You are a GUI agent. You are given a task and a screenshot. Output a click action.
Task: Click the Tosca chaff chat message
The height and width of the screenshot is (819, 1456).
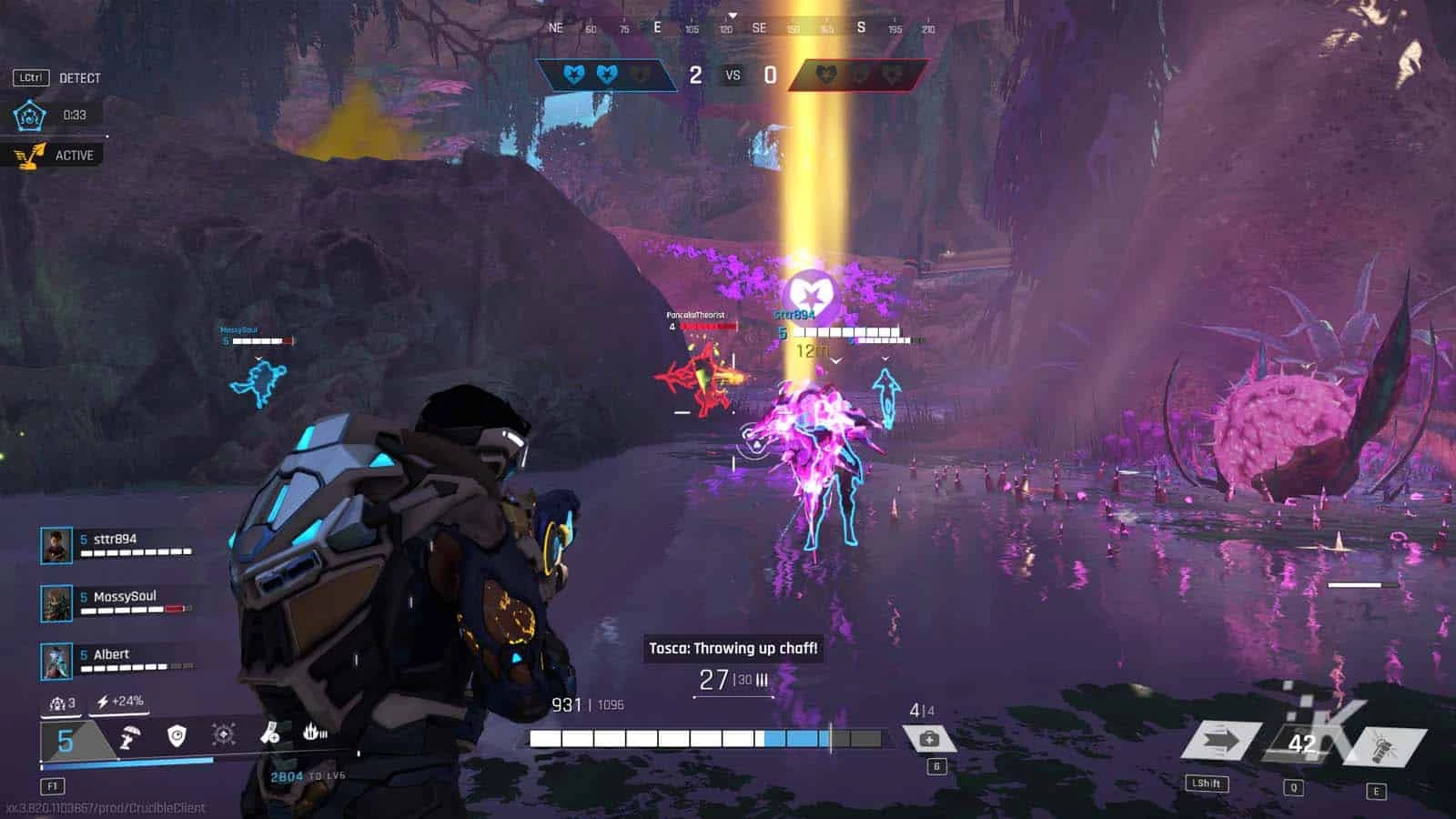(733, 647)
